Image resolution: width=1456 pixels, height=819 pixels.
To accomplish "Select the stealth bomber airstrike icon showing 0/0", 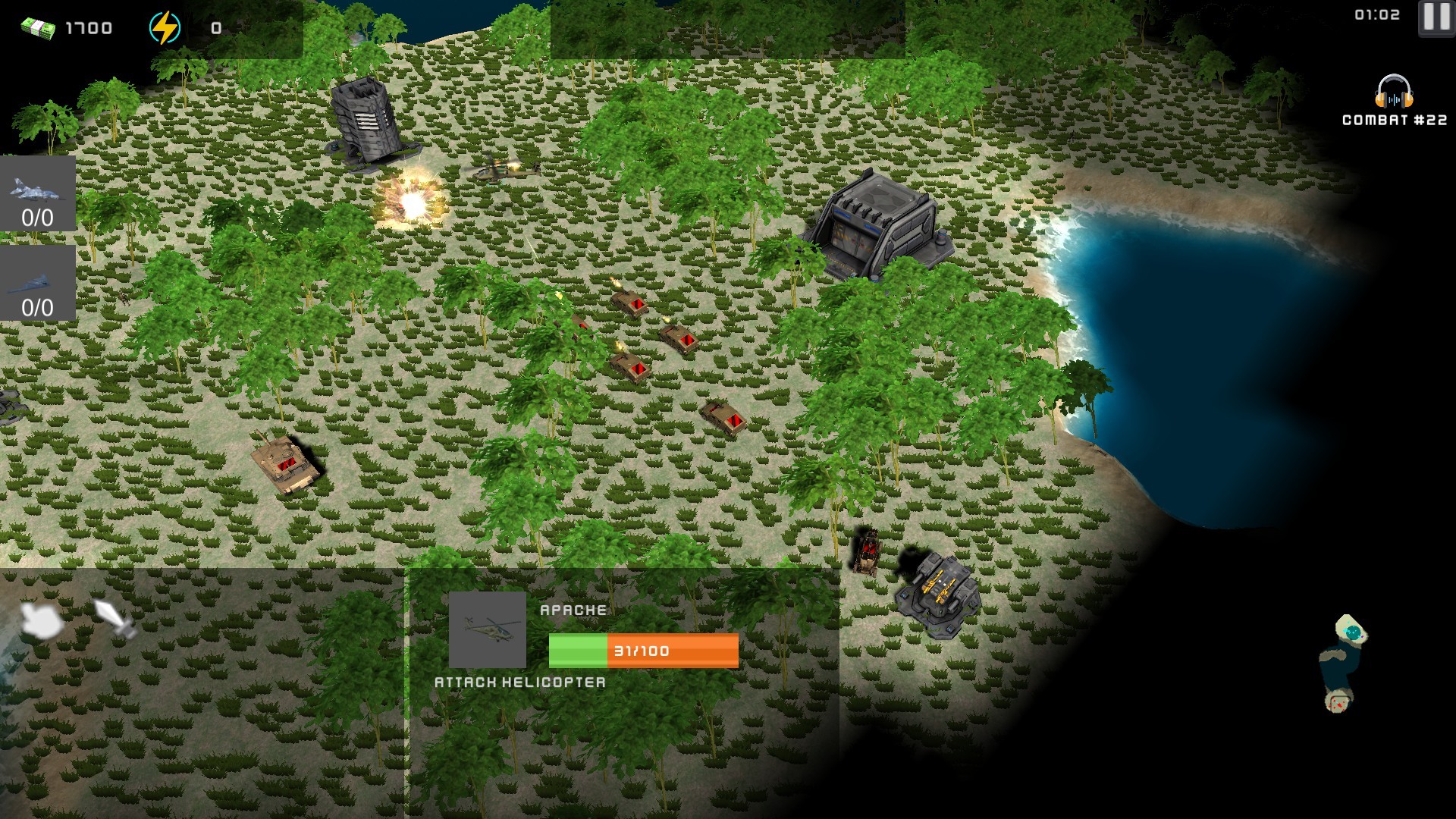I will 37,282.
